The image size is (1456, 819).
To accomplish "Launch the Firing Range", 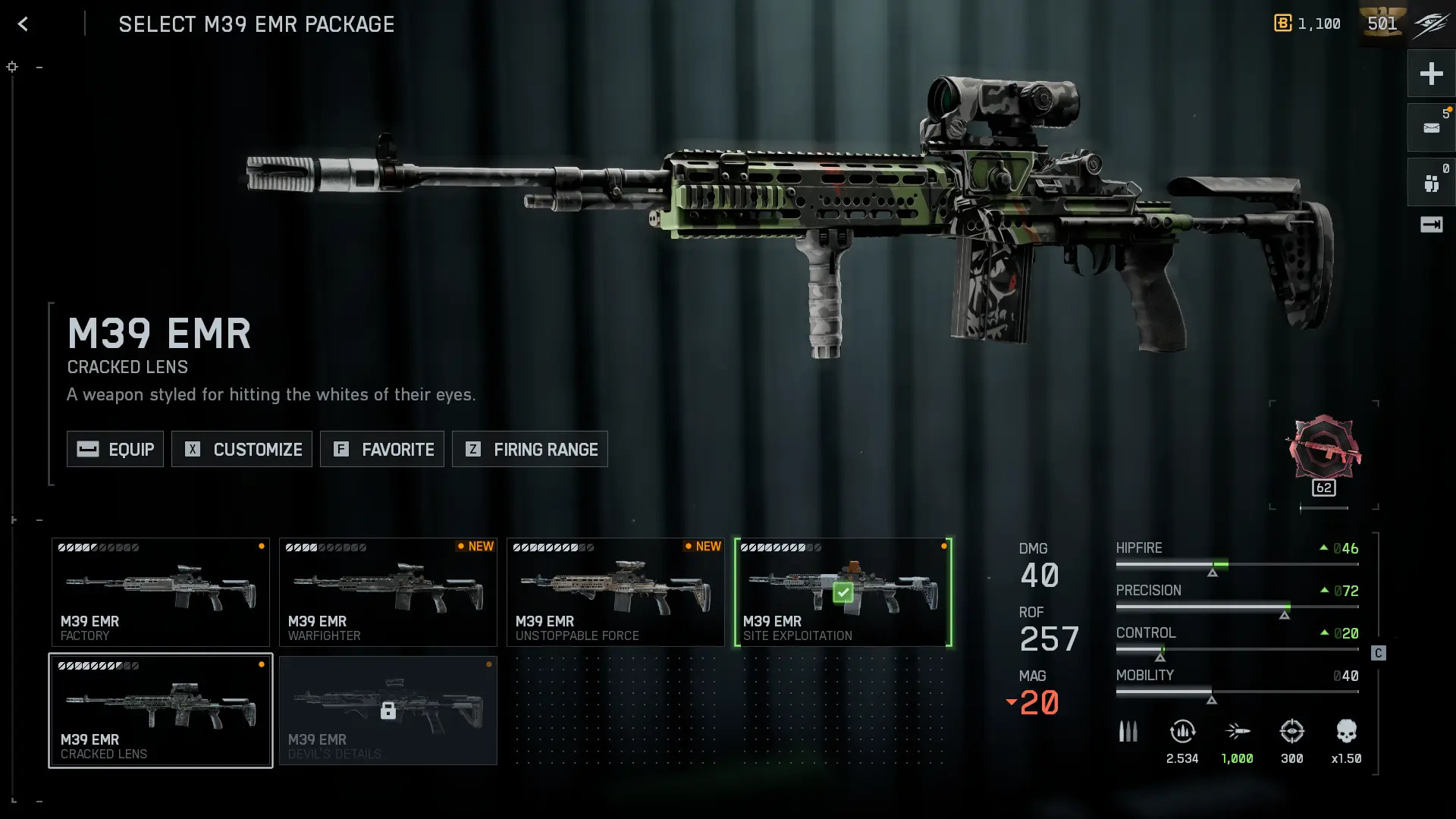I will tap(530, 449).
